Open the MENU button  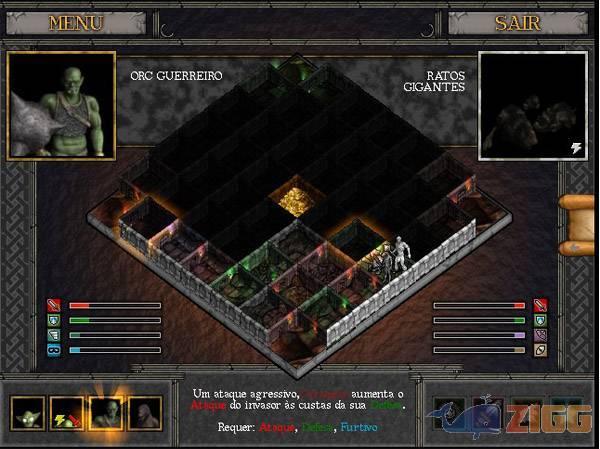point(74,22)
